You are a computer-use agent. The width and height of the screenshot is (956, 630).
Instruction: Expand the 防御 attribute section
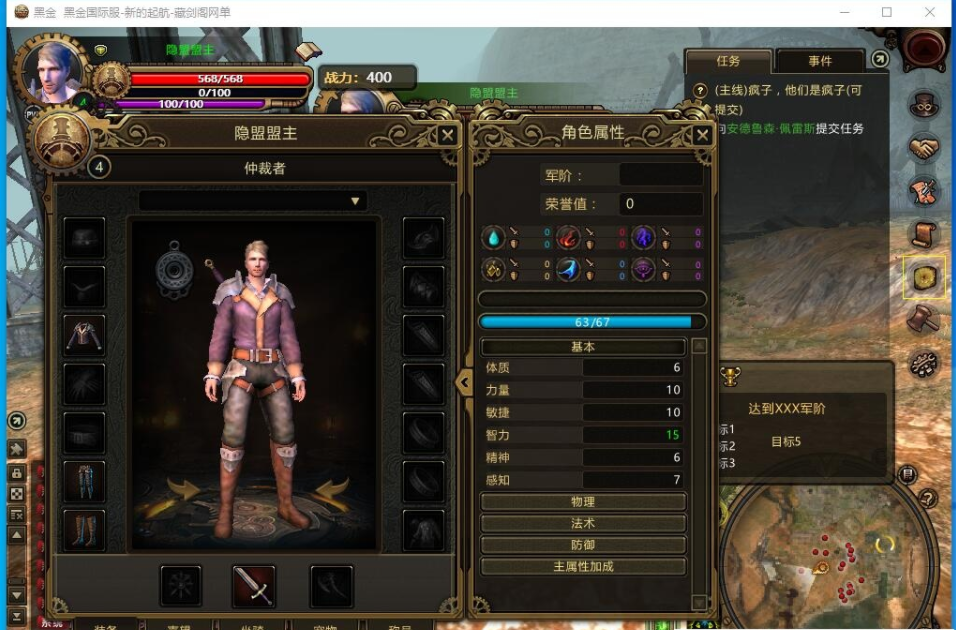(583, 545)
